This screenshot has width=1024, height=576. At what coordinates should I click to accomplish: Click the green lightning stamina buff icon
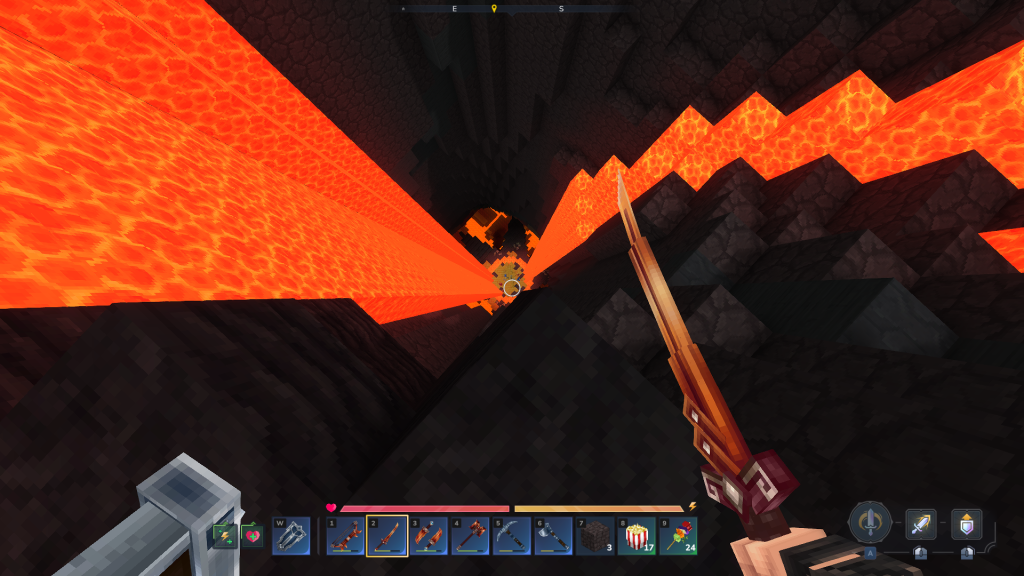(225, 536)
